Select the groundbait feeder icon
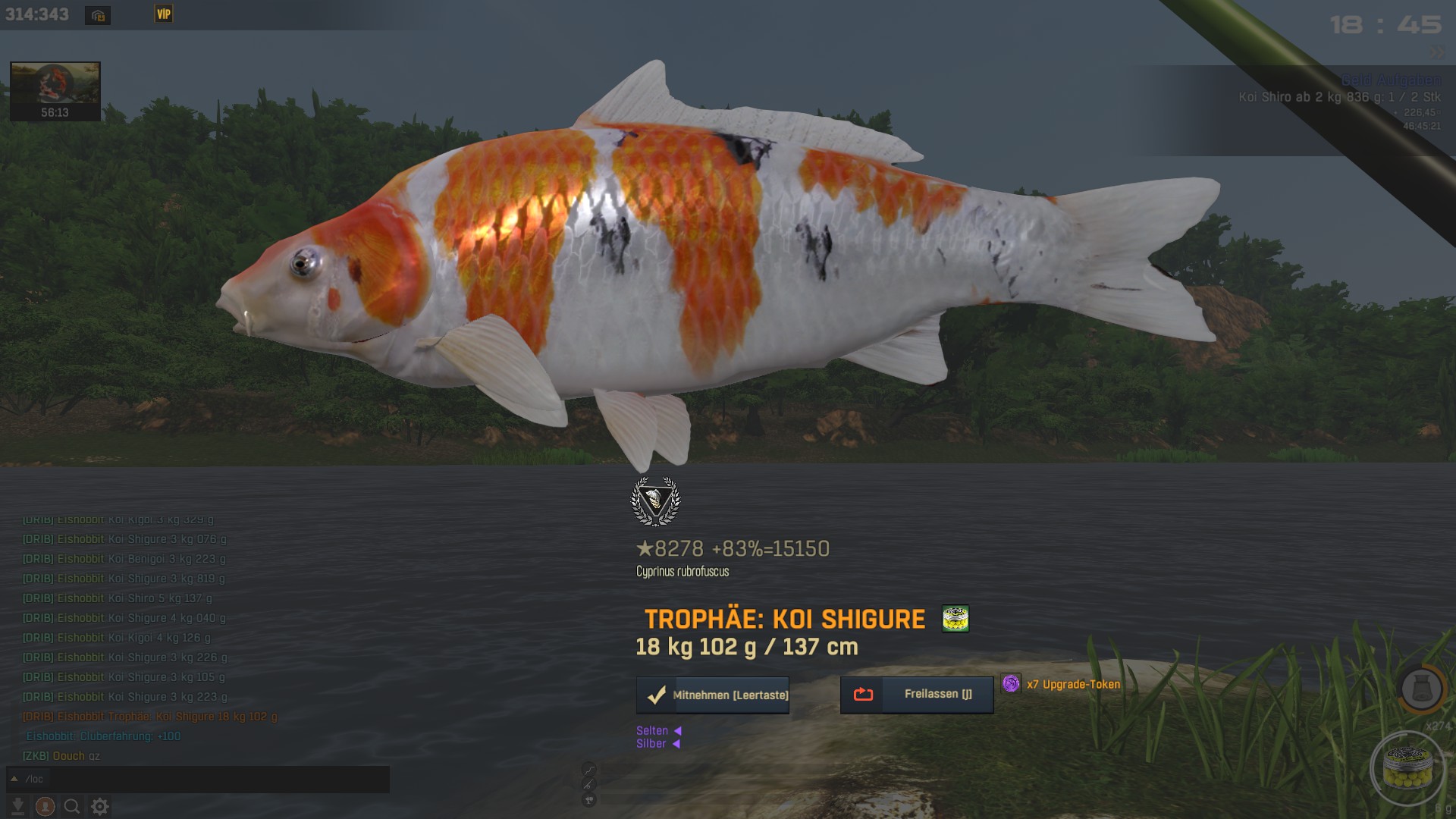 pyautogui.click(x=1420, y=689)
